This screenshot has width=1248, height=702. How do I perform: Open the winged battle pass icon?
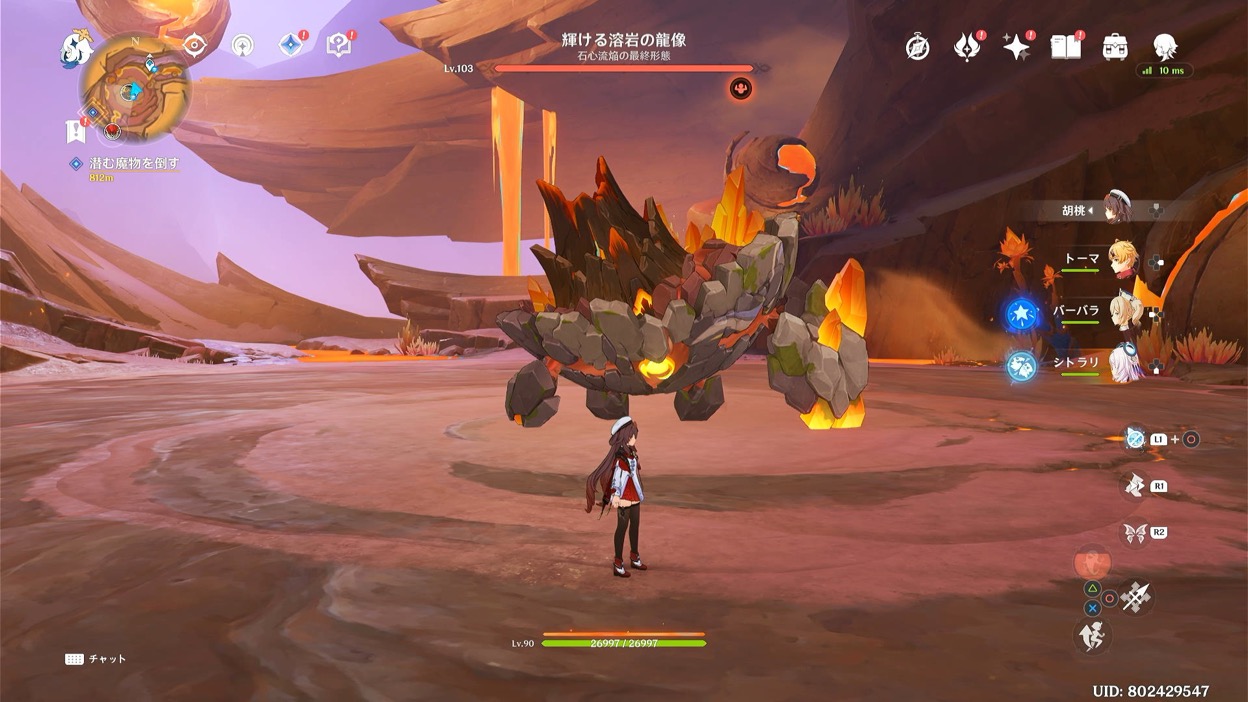tap(966, 47)
